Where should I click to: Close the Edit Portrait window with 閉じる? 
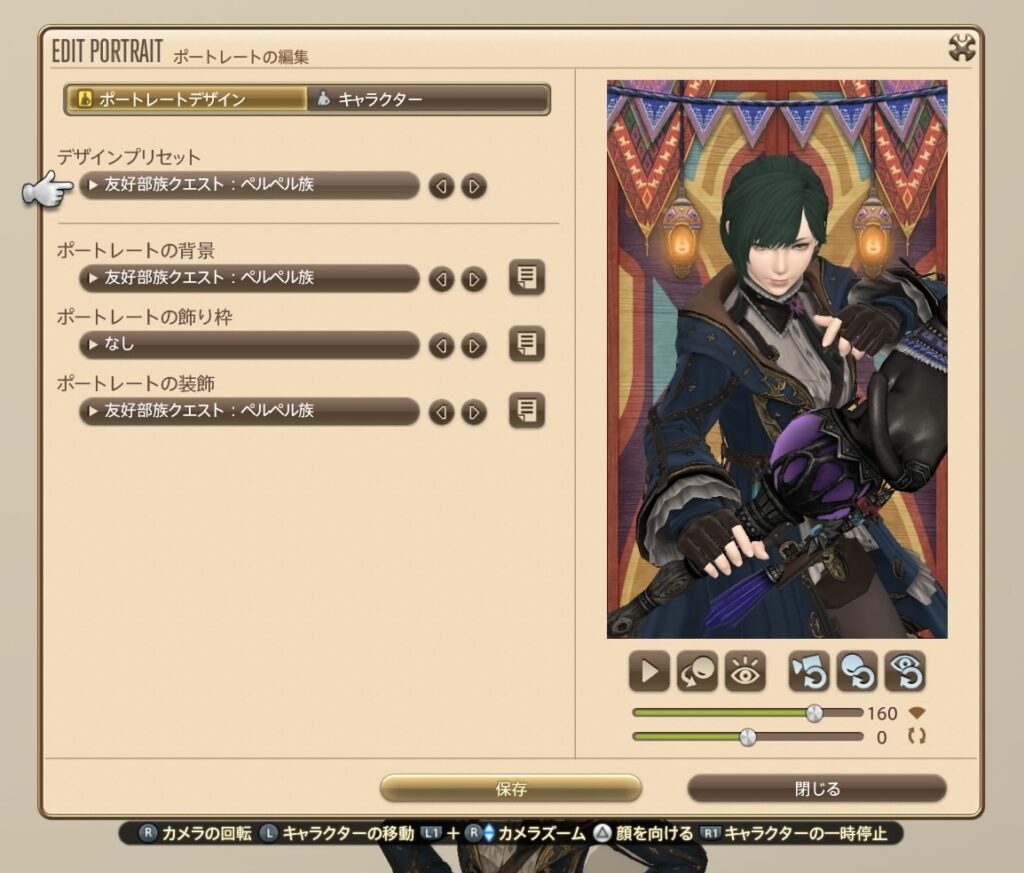point(817,789)
